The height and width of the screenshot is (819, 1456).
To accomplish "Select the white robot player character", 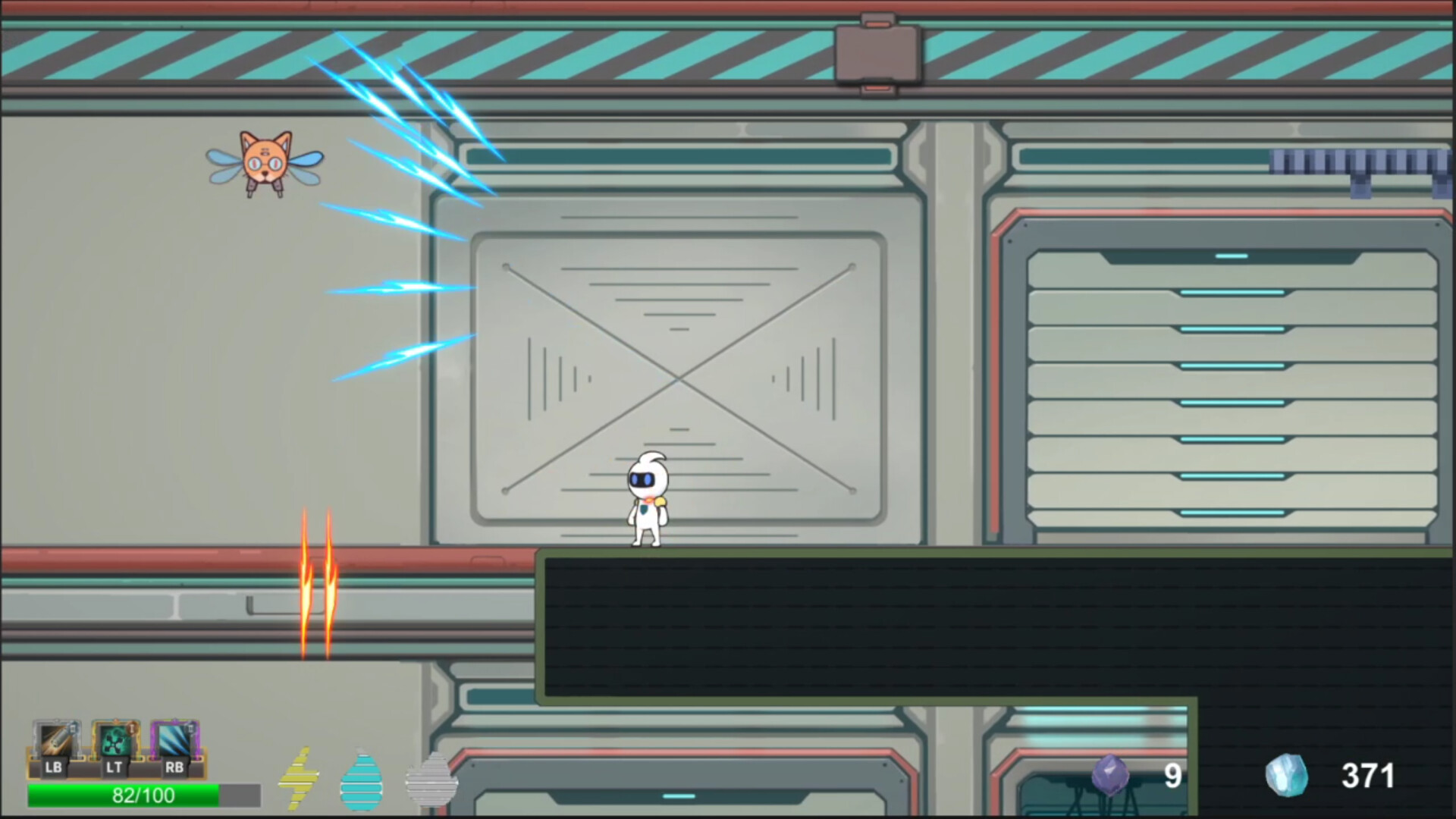I will [x=647, y=500].
